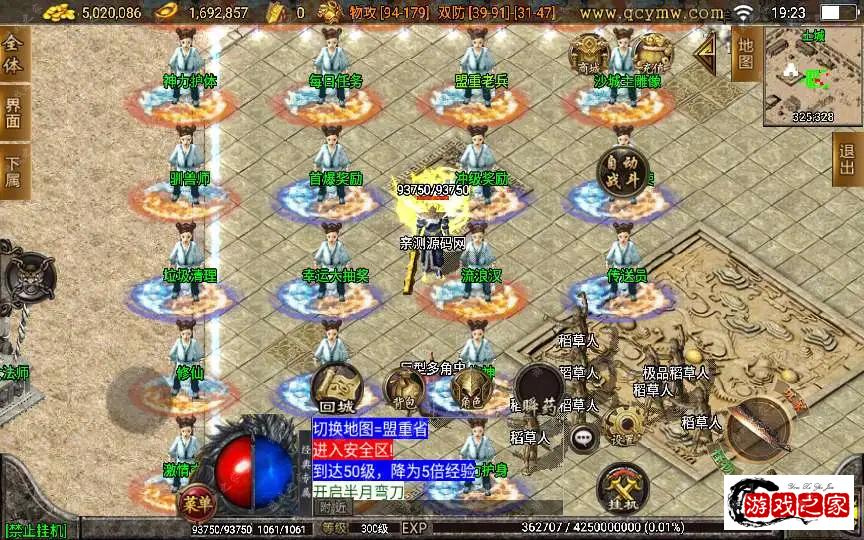Open the chat speech bubble icon

click(582, 437)
